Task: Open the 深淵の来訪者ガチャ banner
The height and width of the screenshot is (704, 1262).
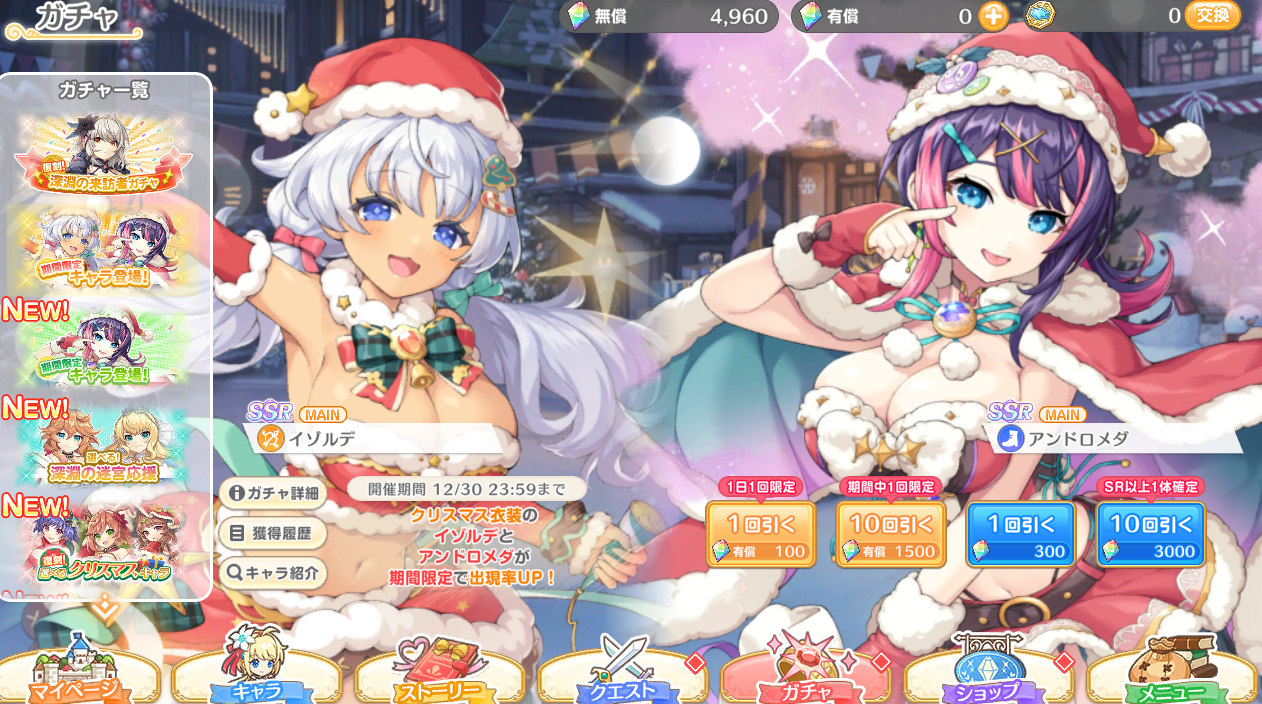Action: coord(102,153)
